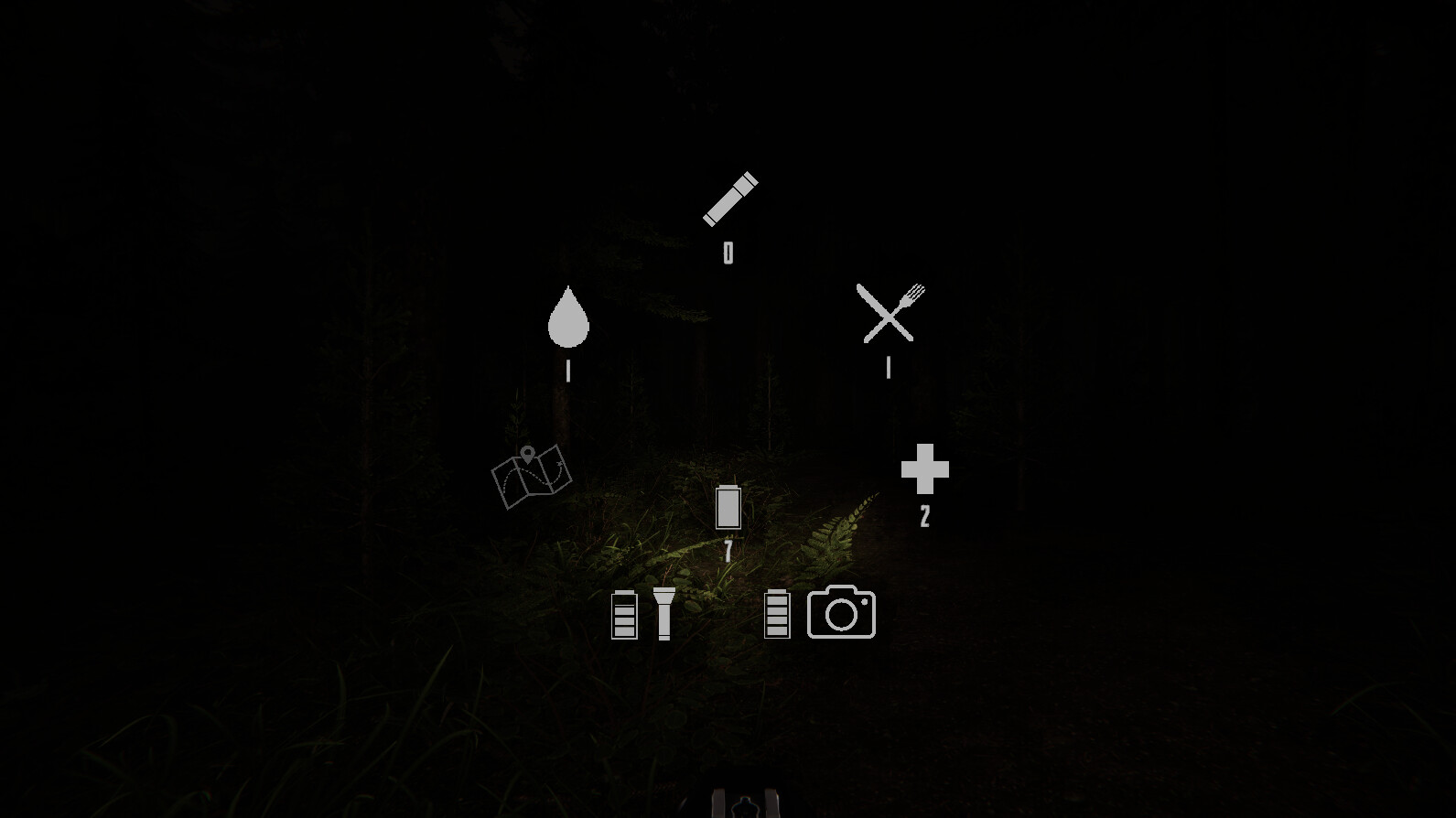Select the camera icon
The image size is (1456, 818).
point(841,611)
